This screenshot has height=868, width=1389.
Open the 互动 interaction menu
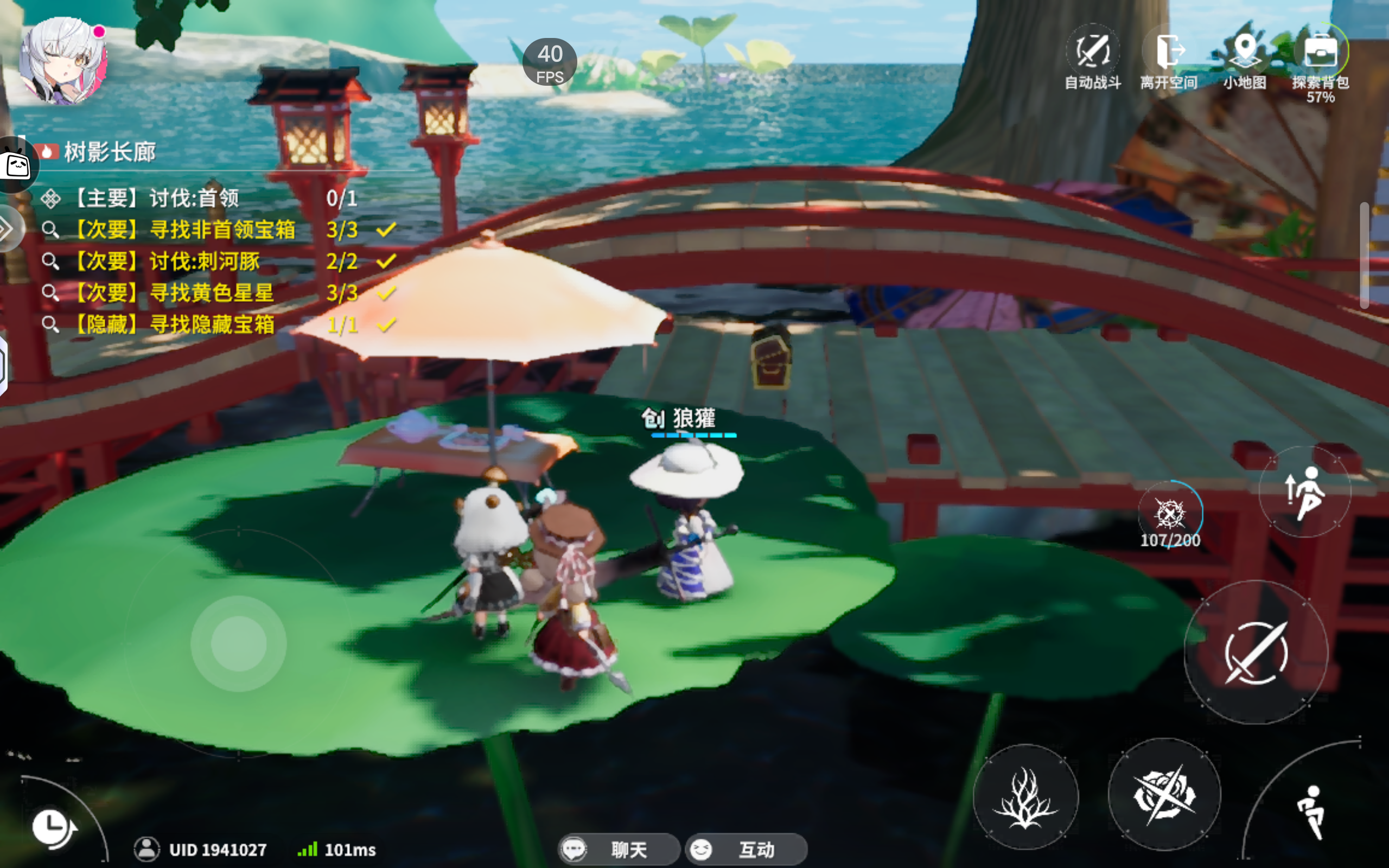point(746,849)
